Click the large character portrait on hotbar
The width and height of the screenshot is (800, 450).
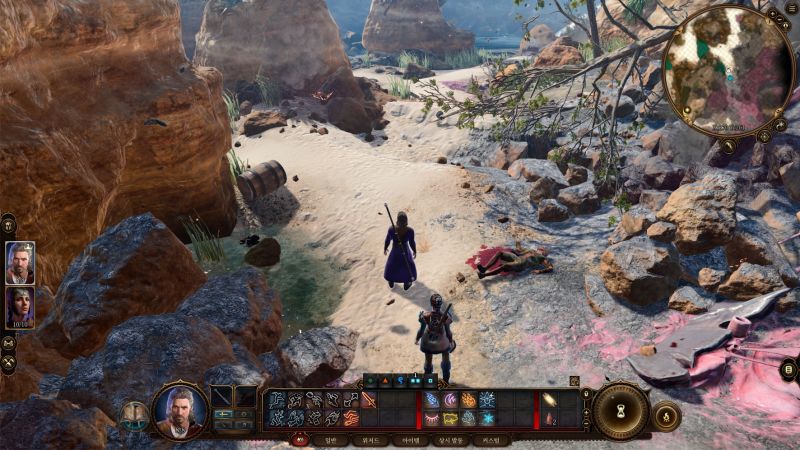tap(180, 410)
